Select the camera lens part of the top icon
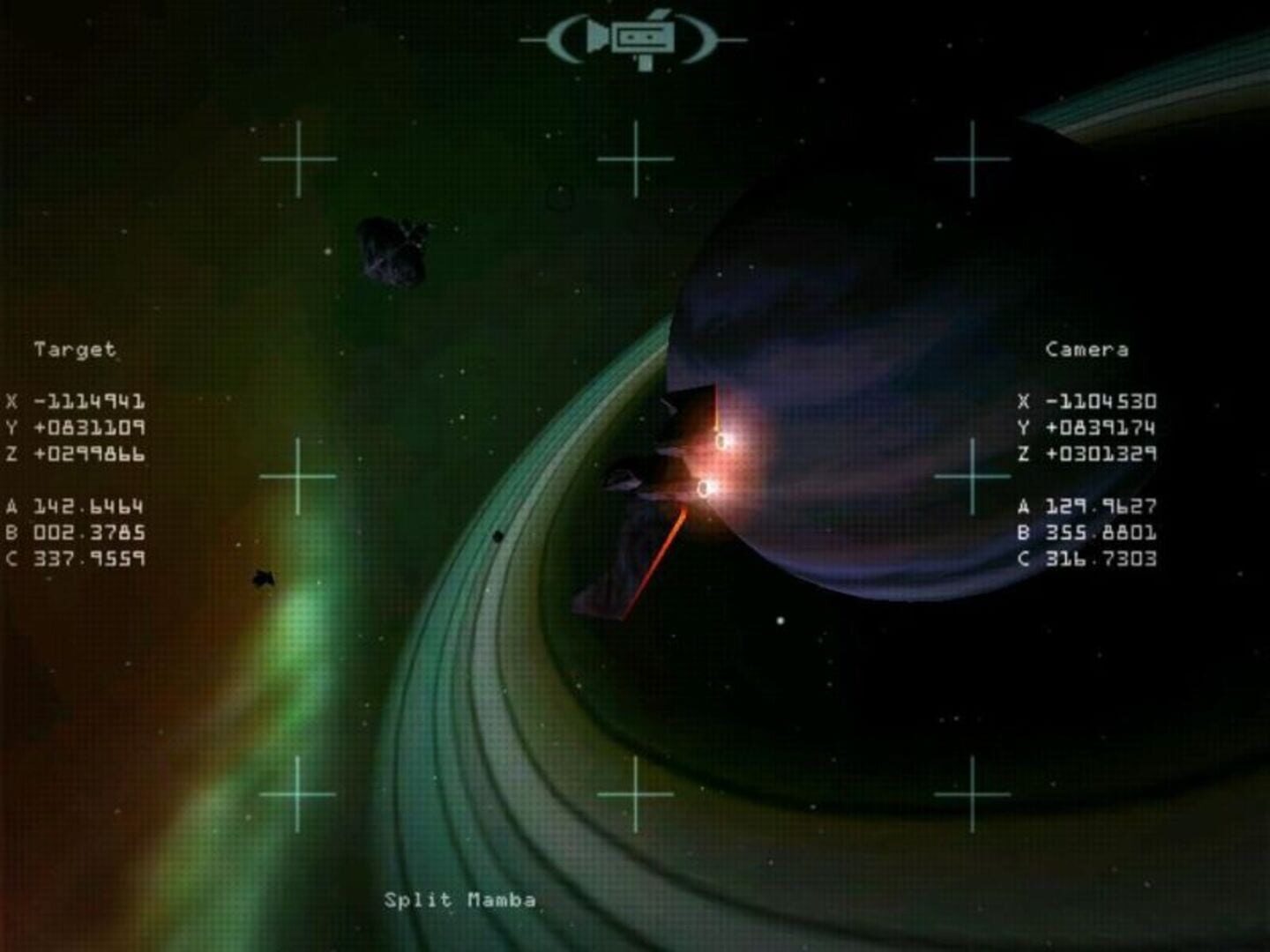 (x=598, y=36)
